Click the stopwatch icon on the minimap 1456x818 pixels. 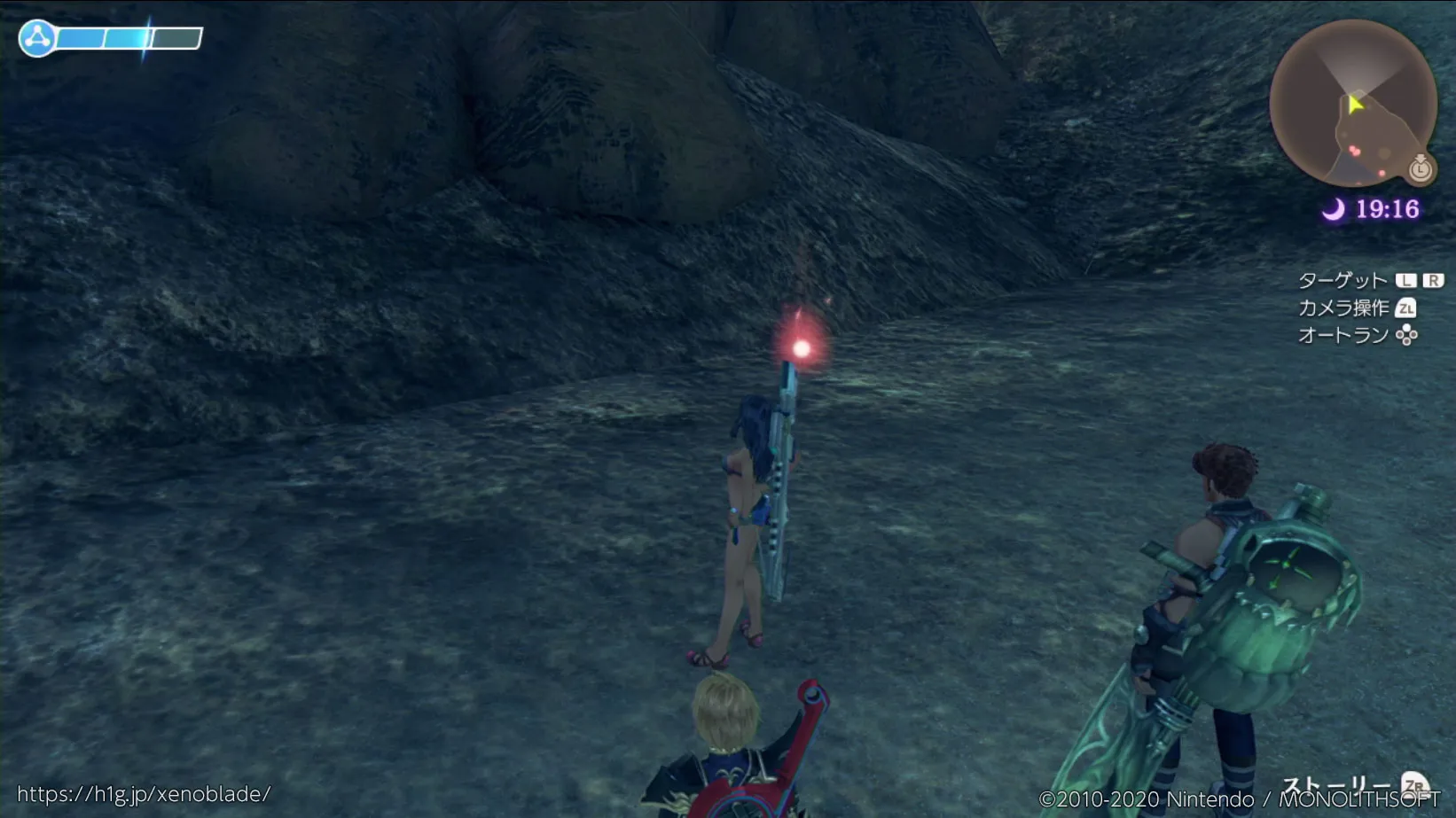point(1421,167)
